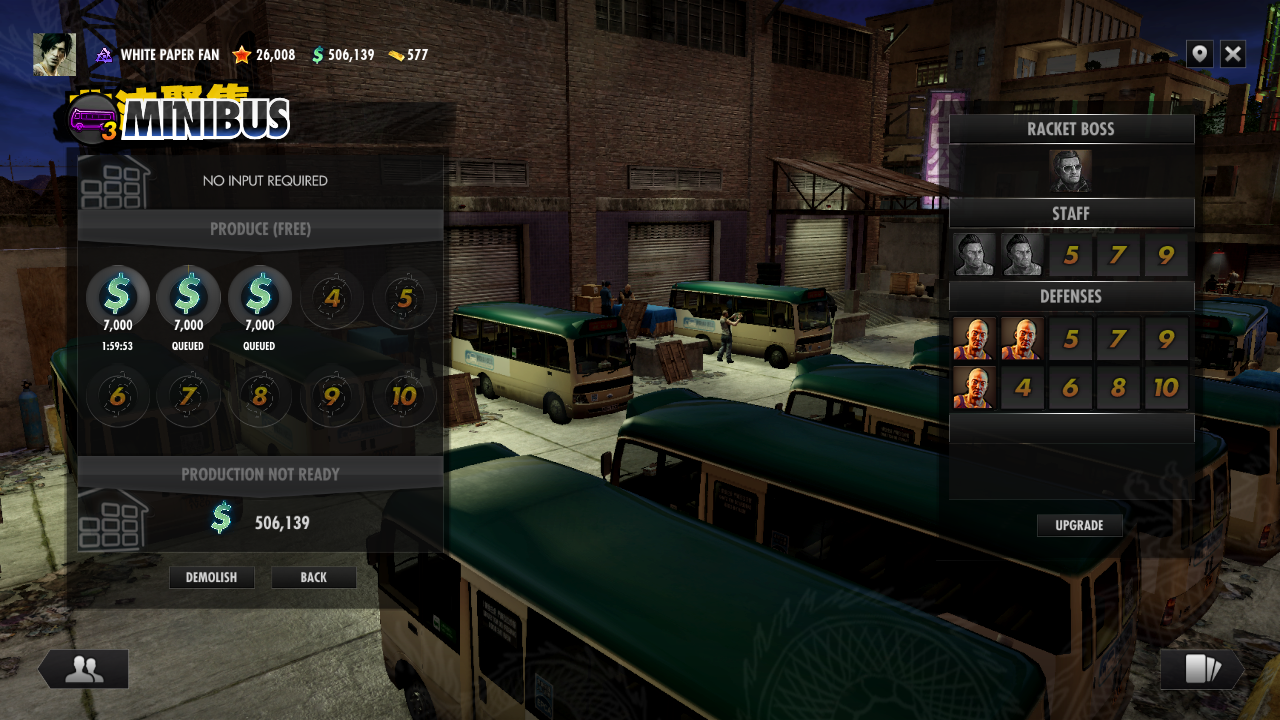
Task: Go back with the Back button
Action: (x=313, y=578)
